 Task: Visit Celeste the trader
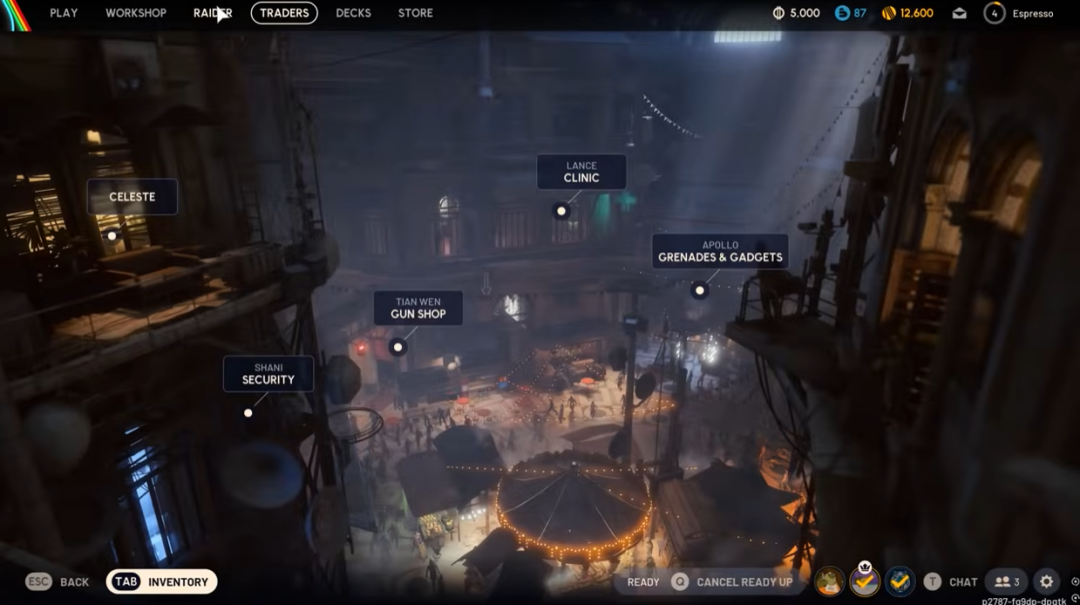click(132, 197)
